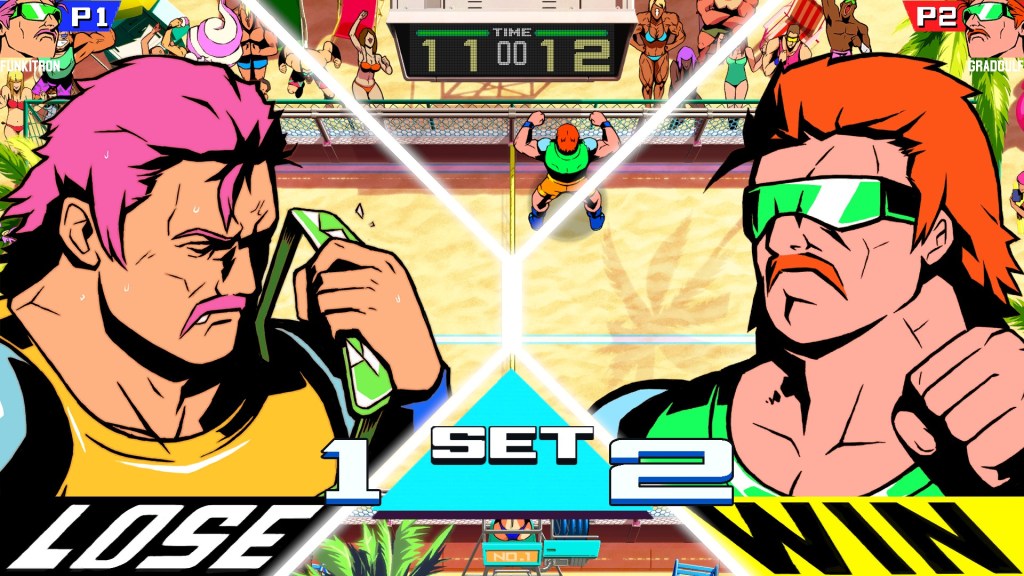Image resolution: width=1024 pixels, height=576 pixels.
Task: Click the P1 player portrait icon
Action: 30,28
